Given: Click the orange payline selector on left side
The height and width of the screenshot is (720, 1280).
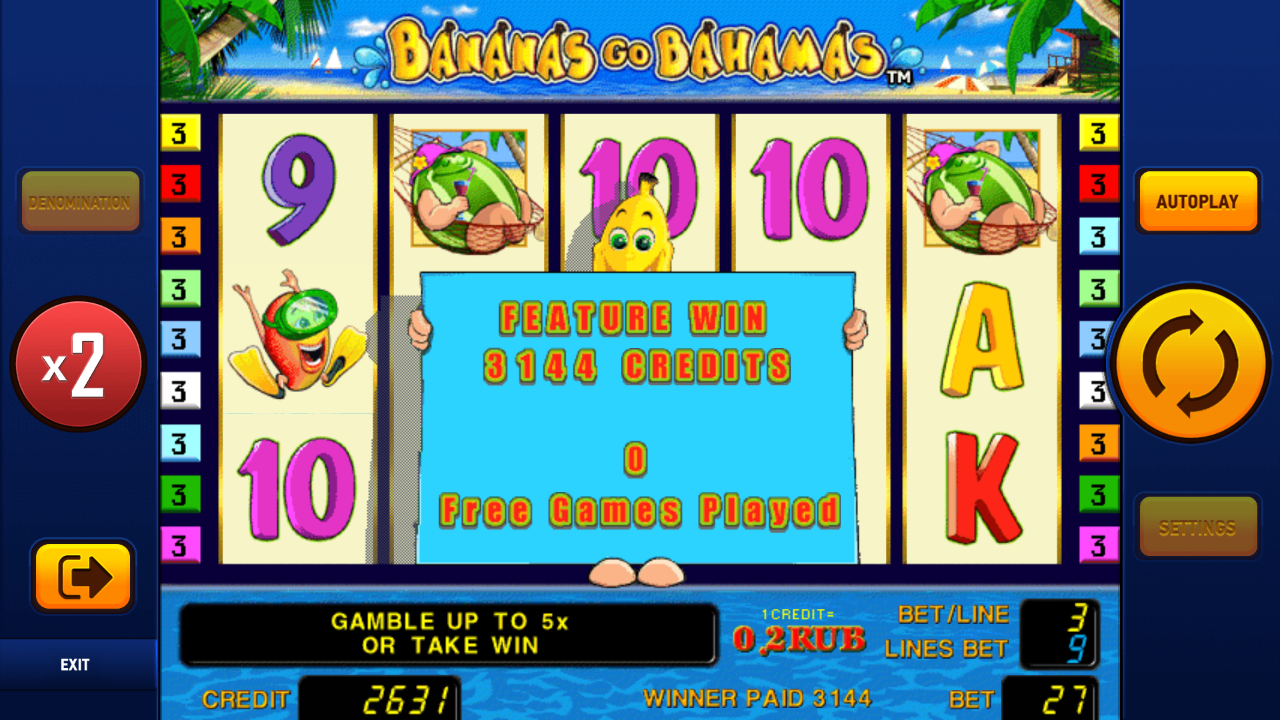Looking at the screenshot, I should 180,237.
